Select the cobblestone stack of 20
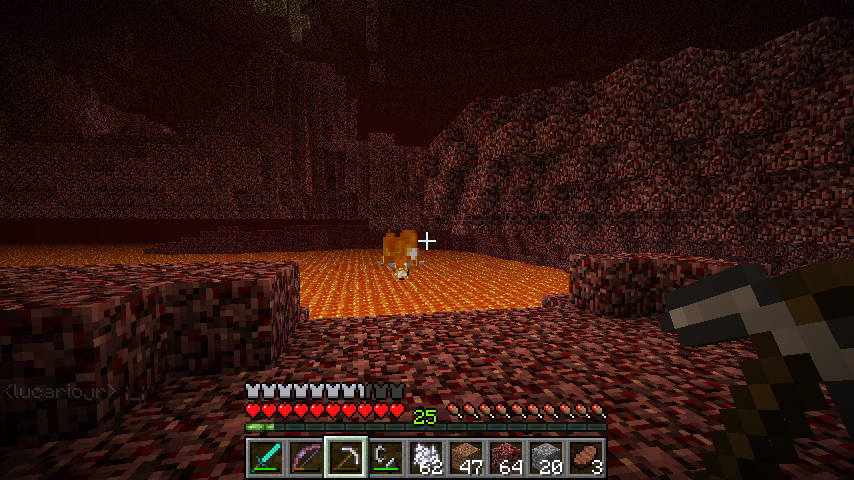854x480 pixels. [546, 457]
